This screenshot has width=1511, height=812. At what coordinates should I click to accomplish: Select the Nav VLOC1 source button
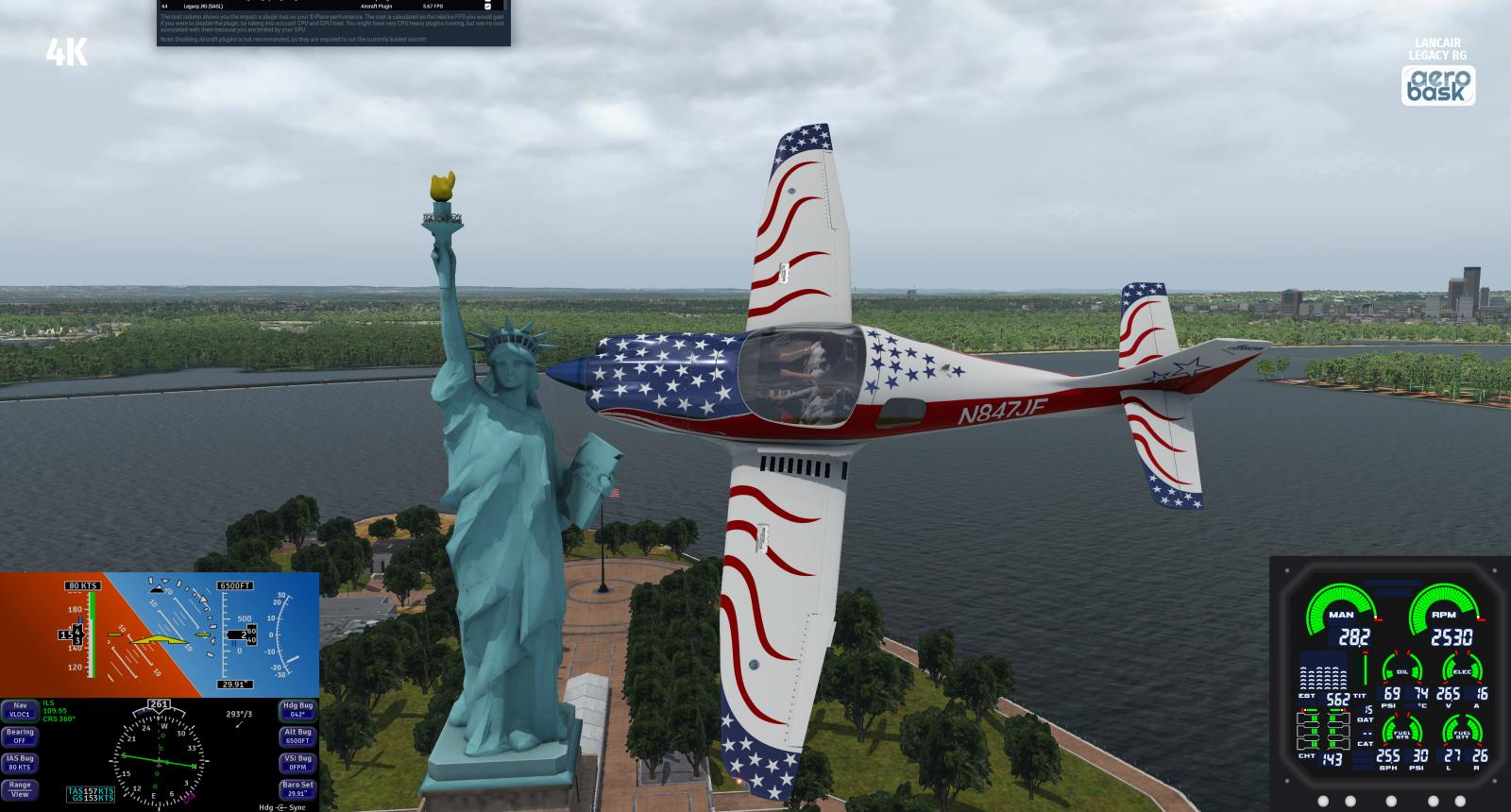[x=20, y=710]
